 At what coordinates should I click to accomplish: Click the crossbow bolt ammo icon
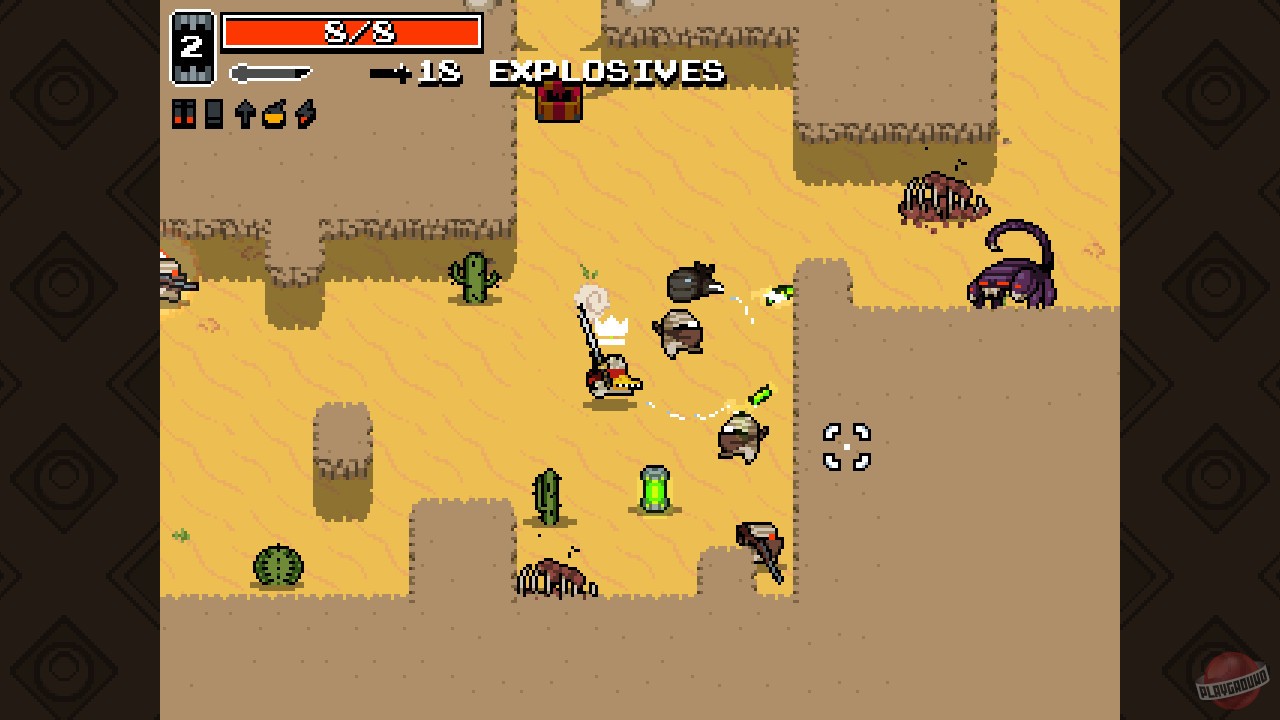pos(399,72)
